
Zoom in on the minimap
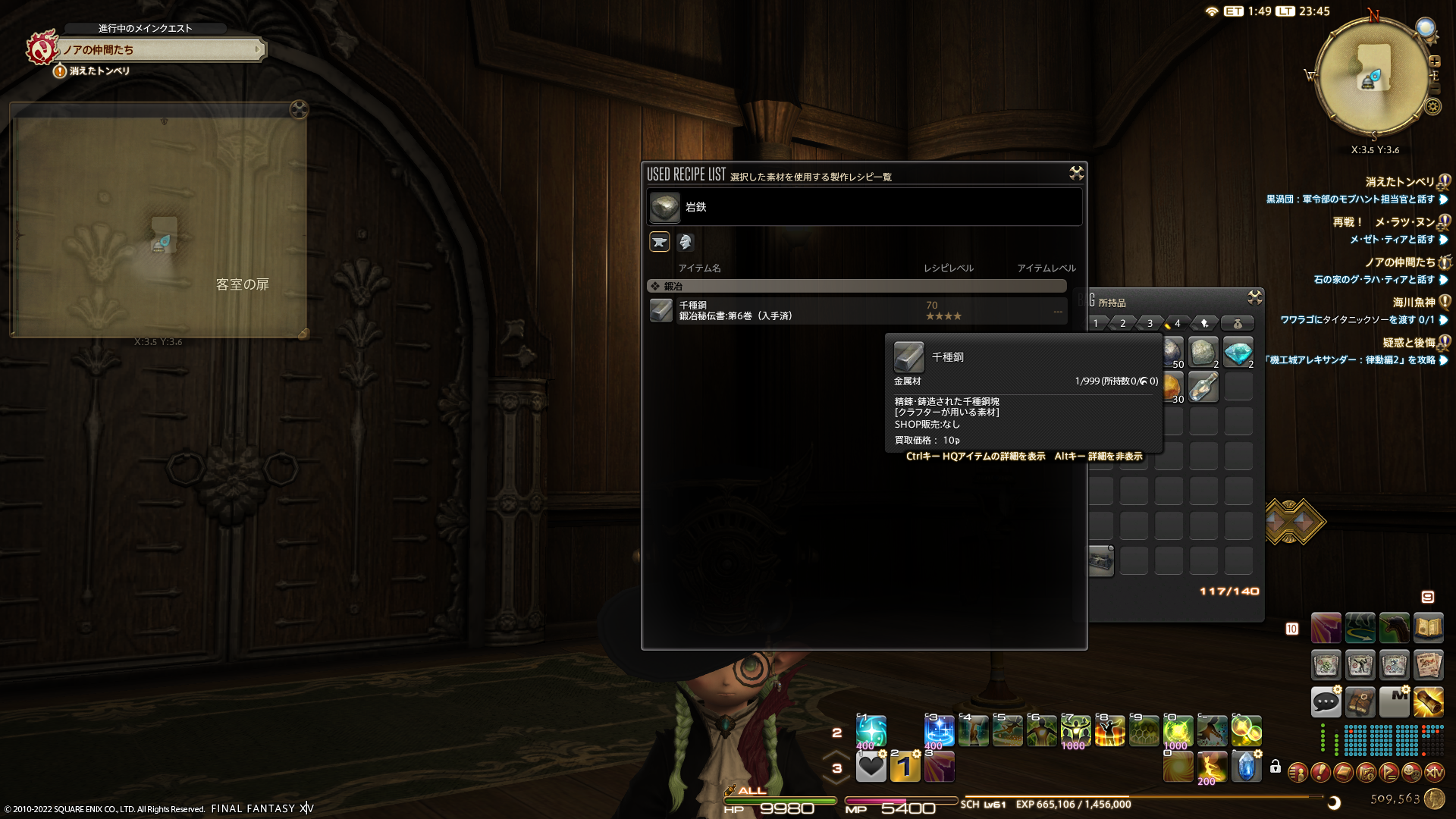tap(1435, 61)
